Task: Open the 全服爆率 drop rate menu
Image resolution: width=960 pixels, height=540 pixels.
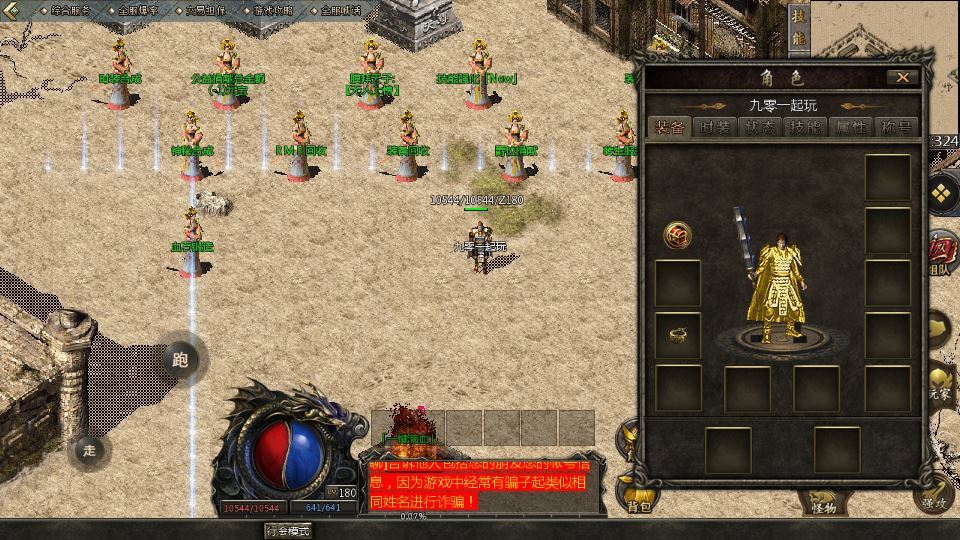Action: click(138, 10)
